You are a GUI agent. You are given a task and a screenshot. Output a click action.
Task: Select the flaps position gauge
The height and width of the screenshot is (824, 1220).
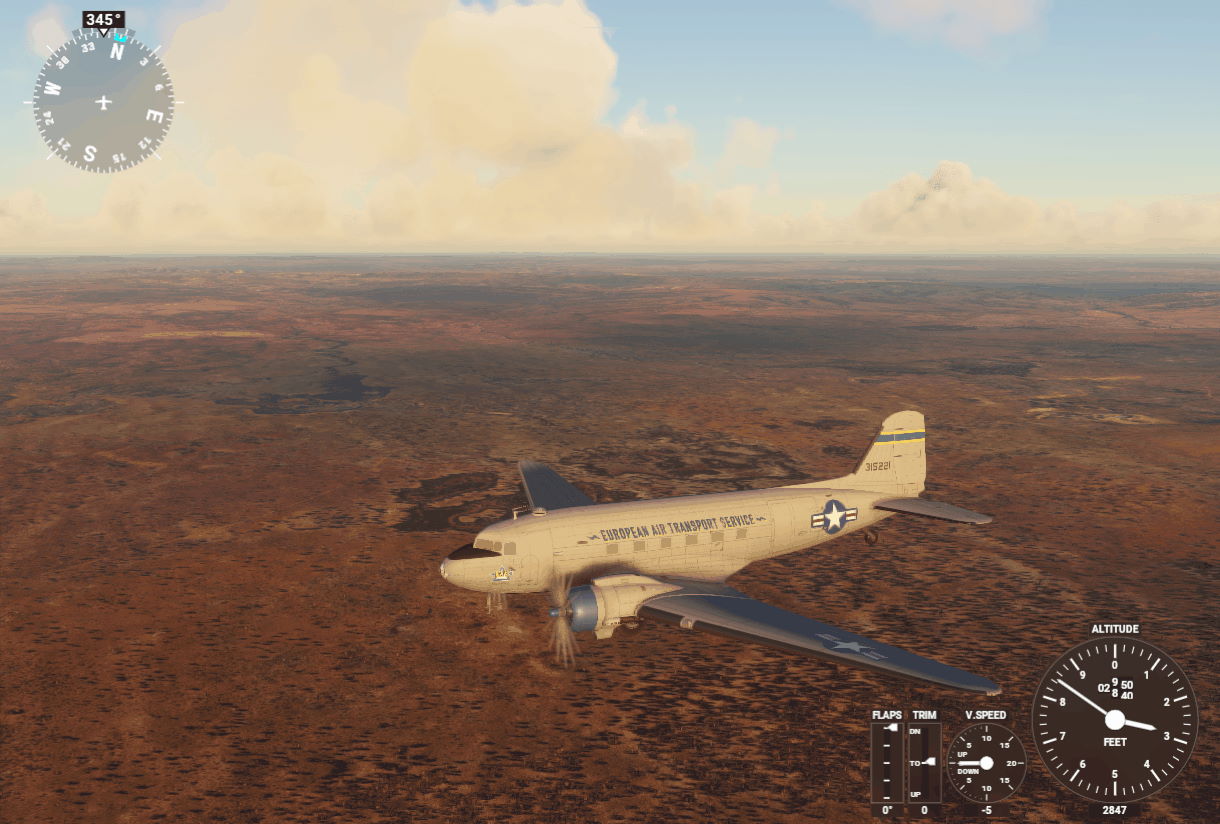[x=886, y=762]
